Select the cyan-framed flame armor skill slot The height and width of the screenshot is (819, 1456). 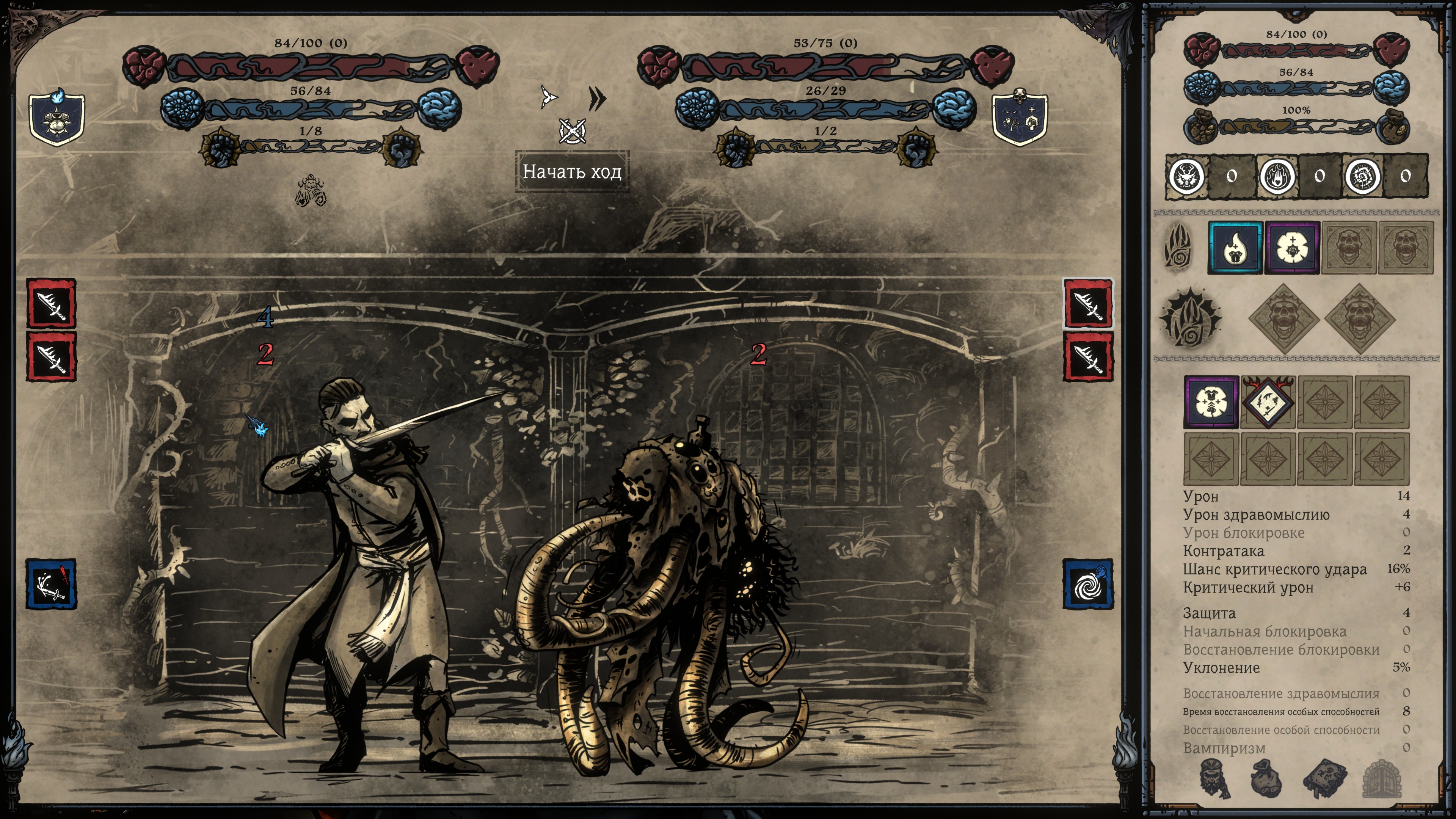(x=1235, y=248)
